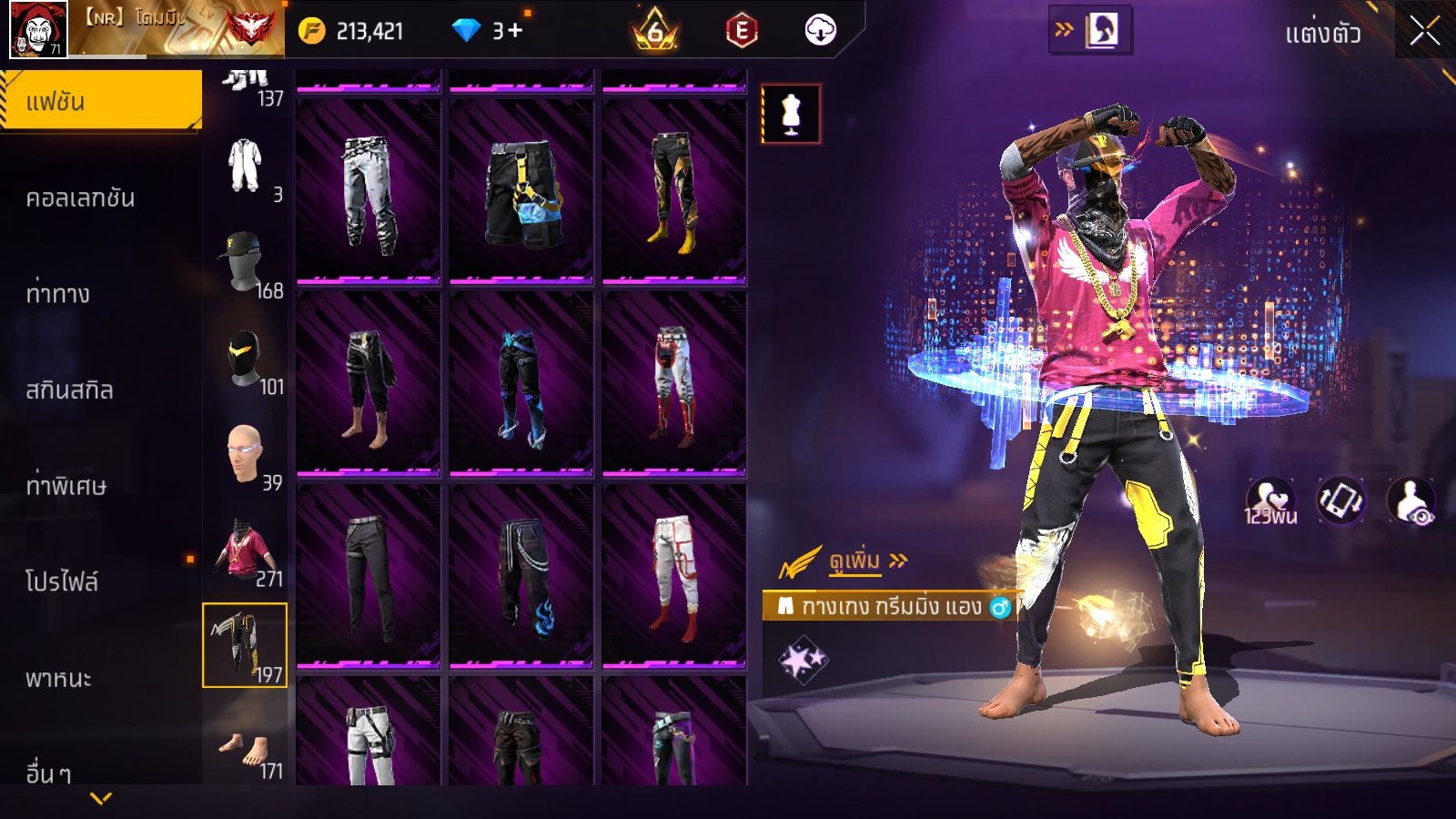This screenshot has width=1456, height=819.
Task: Open the bald head face category
Action: coord(245,455)
